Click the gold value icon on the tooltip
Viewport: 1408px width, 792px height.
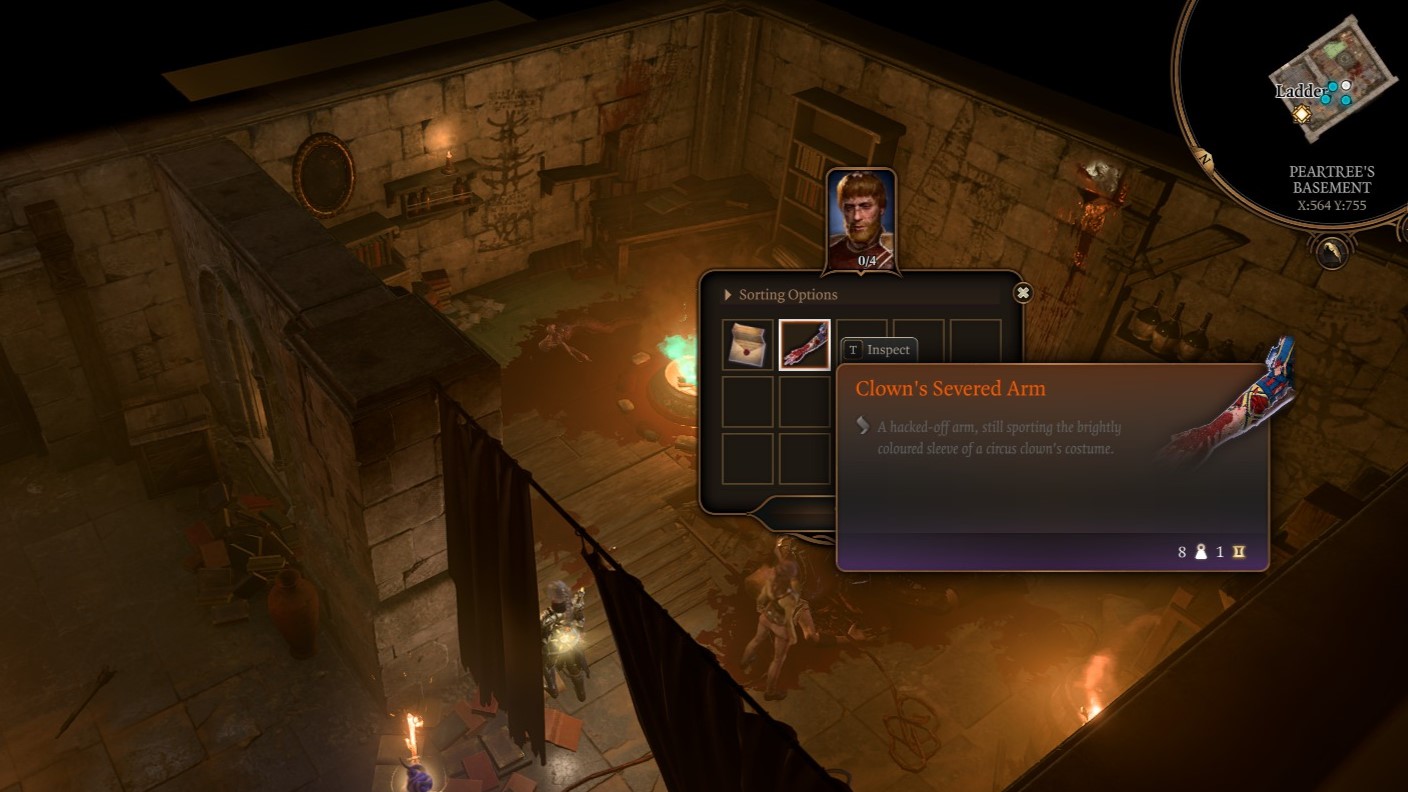pos(1237,550)
